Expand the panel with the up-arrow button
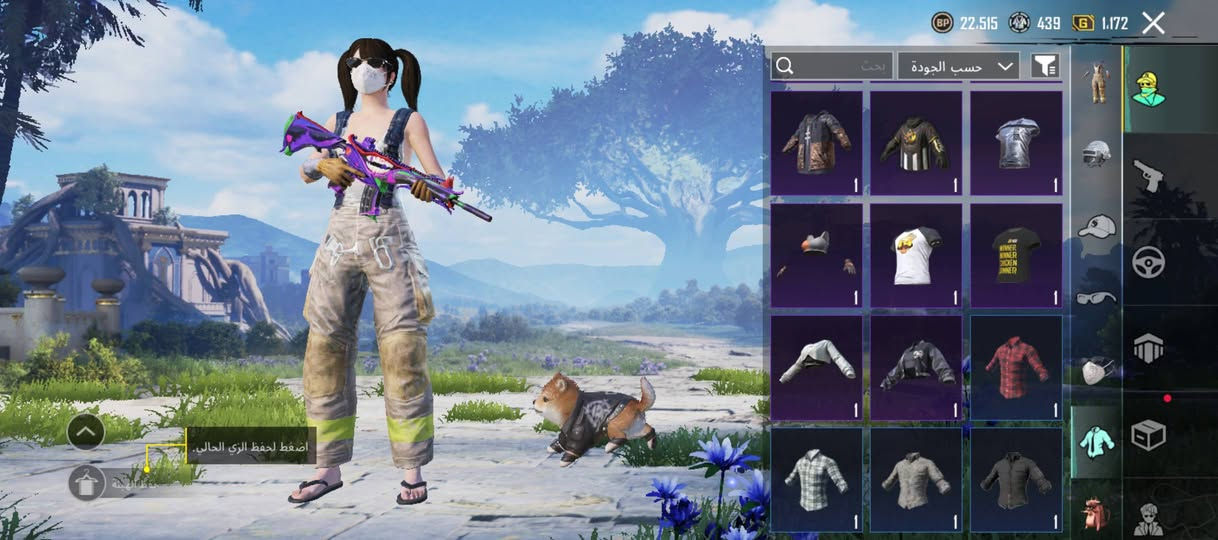 click(x=87, y=432)
